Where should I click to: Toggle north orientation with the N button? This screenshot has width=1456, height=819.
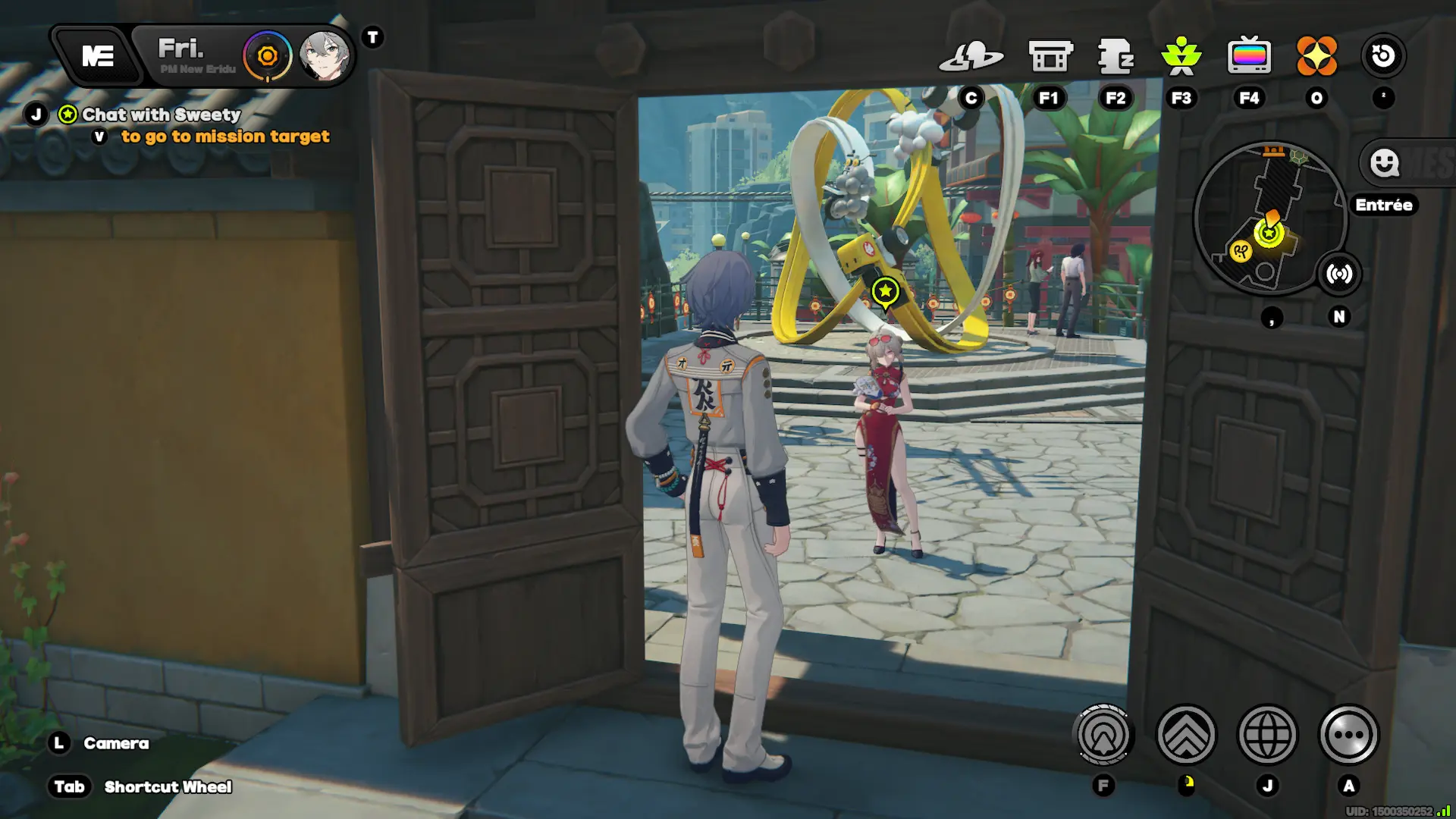(x=1340, y=318)
